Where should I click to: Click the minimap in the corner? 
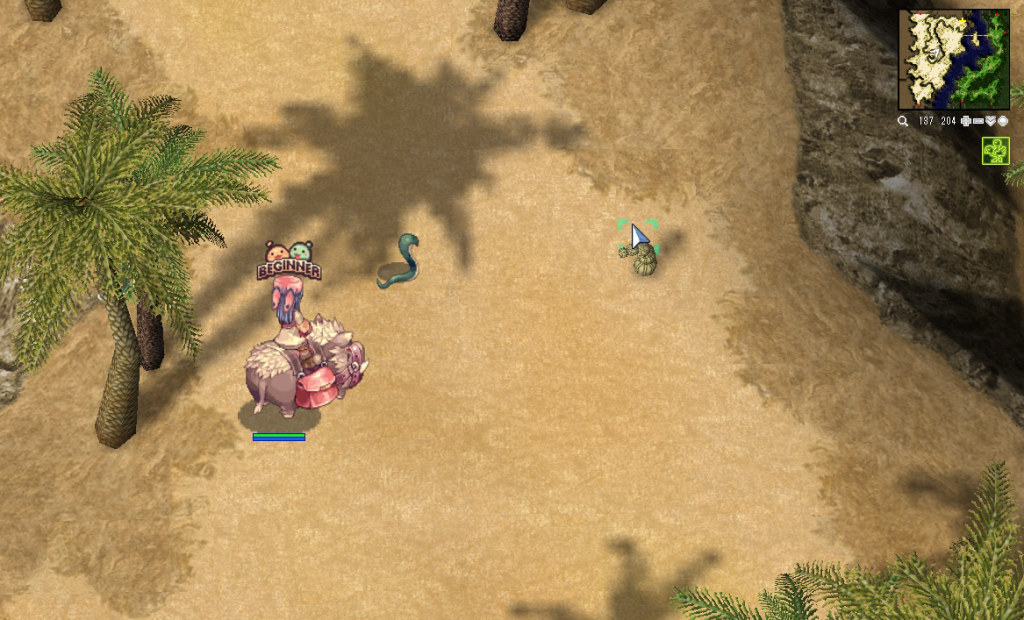click(953, 59)
